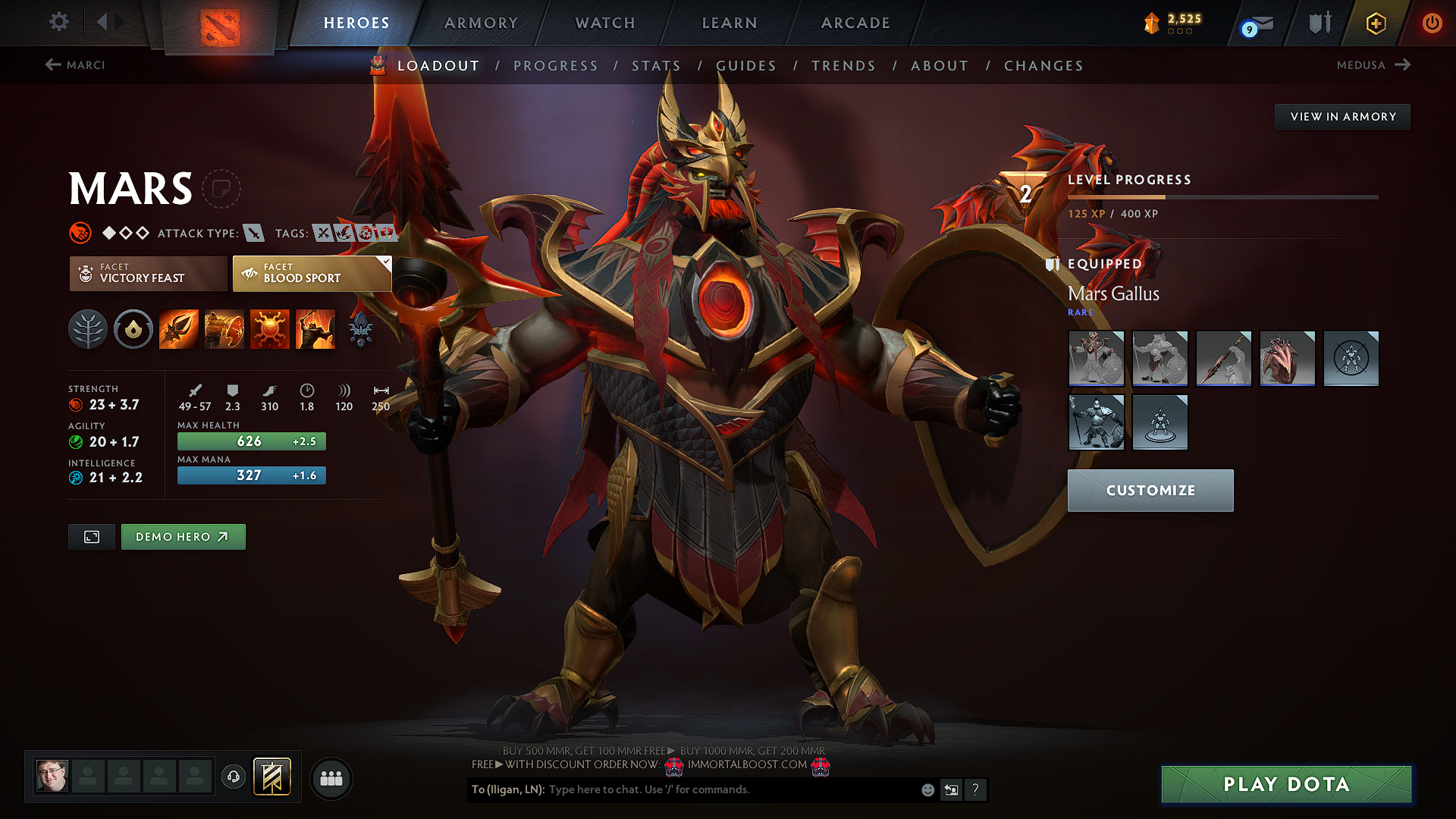1456x819 pixels.
Task: Click the Arena of Blood ability icon
Action: (x=315, y=328)
